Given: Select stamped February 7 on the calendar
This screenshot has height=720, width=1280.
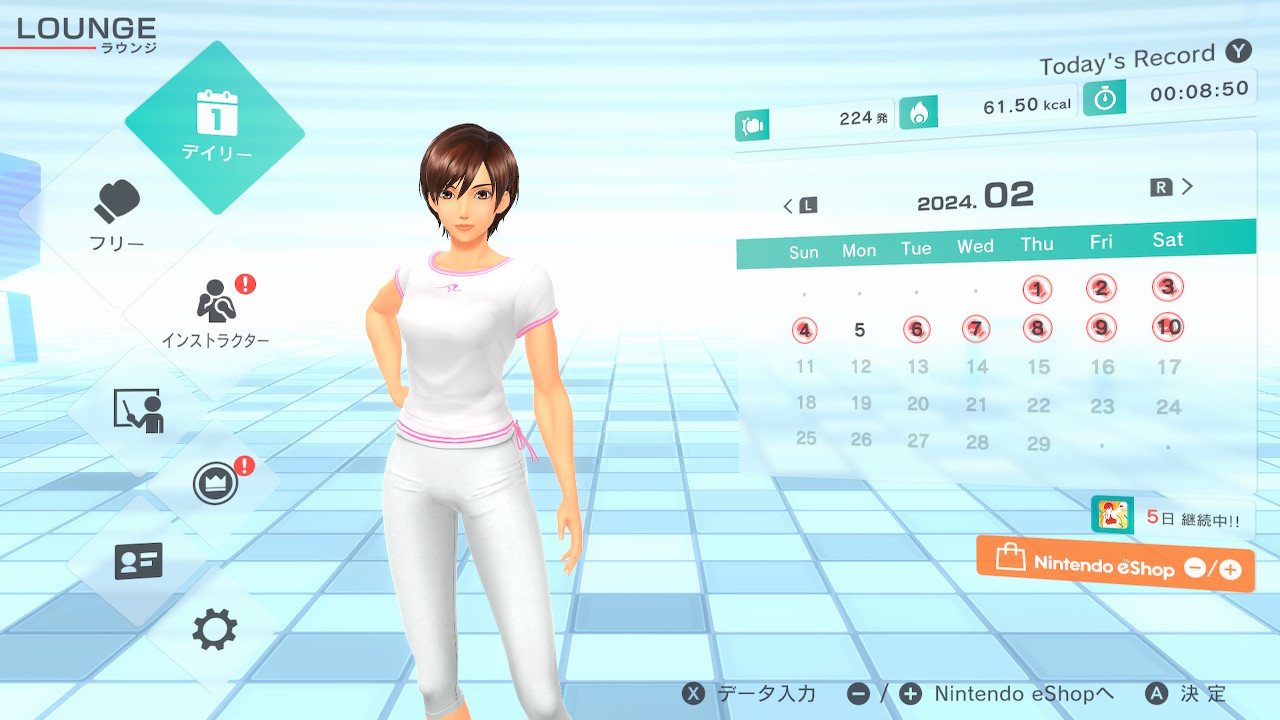Looking at the screenshot, I should pyautogui.click(x=976, y=328).
